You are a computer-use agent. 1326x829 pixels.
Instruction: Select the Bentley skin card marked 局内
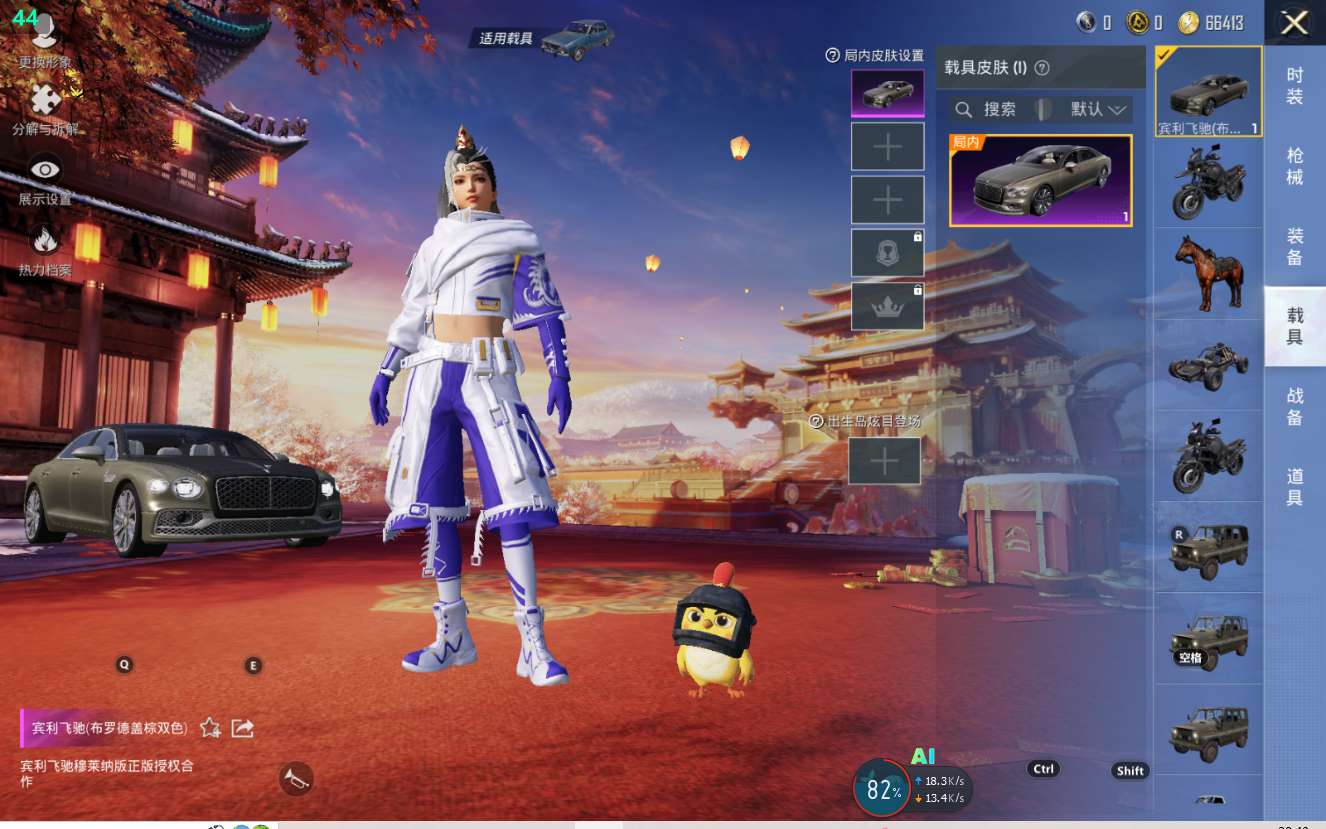[x=1040, y=181]
